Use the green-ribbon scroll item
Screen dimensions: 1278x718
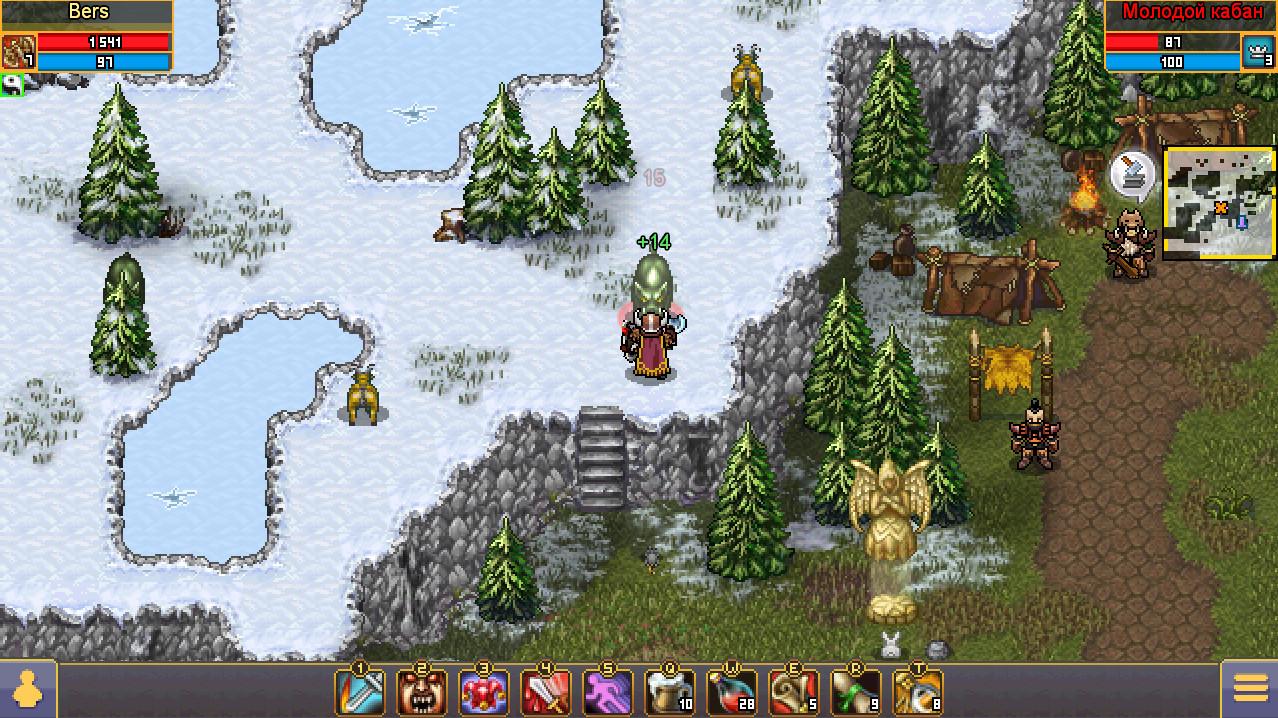tap(855, 692)
